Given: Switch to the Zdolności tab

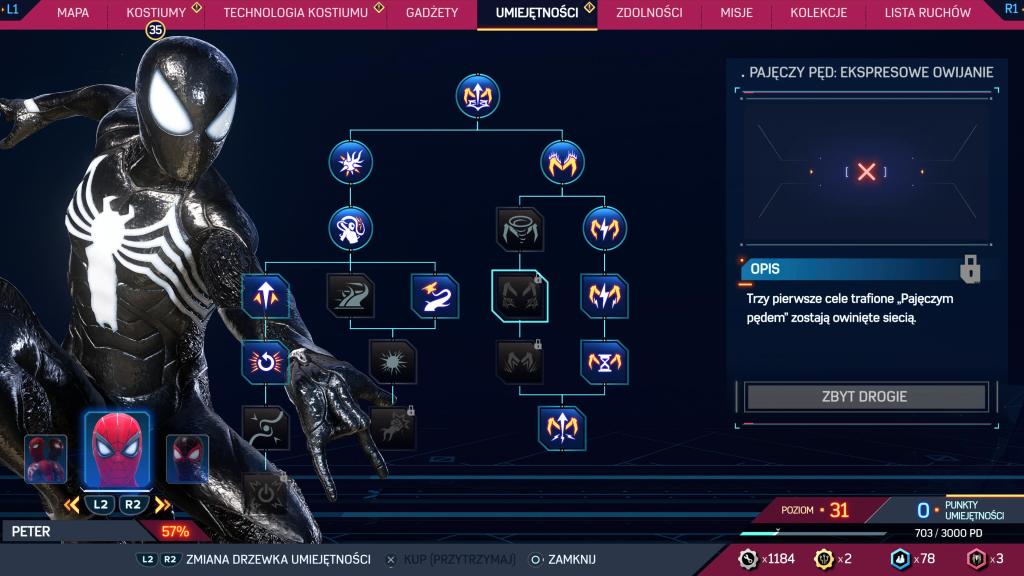Looking at the screenshot, I should coord(649,13).
